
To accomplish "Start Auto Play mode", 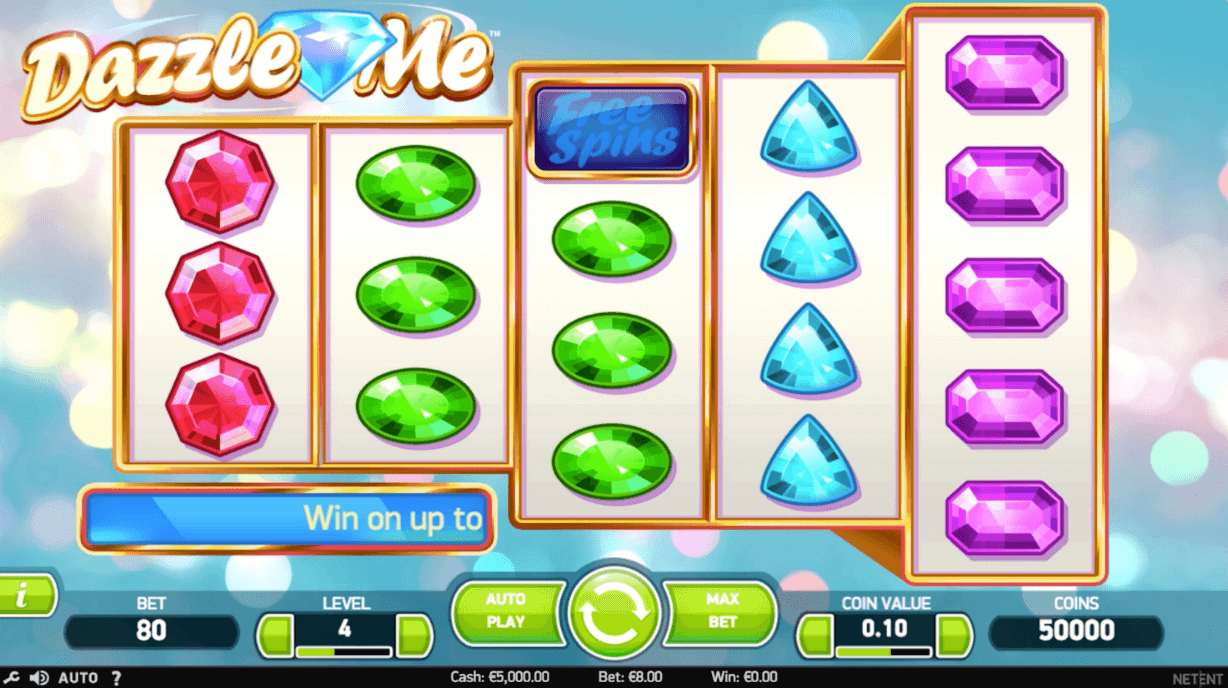I will pyautogui.click(x=506, y=611).
